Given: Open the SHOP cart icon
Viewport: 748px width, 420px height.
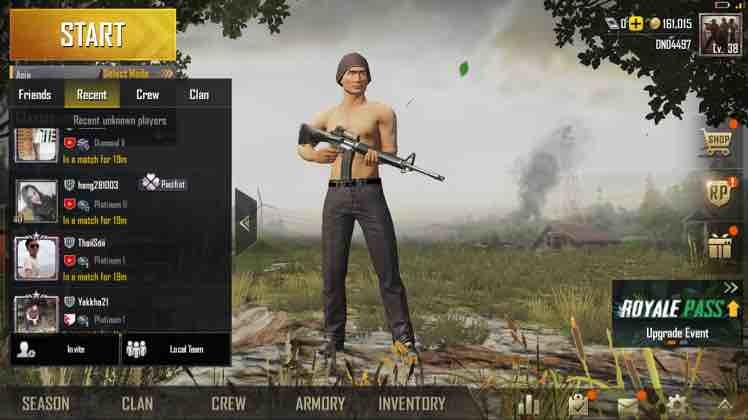Looking at the screenshot, I should [x=718, y=142].
